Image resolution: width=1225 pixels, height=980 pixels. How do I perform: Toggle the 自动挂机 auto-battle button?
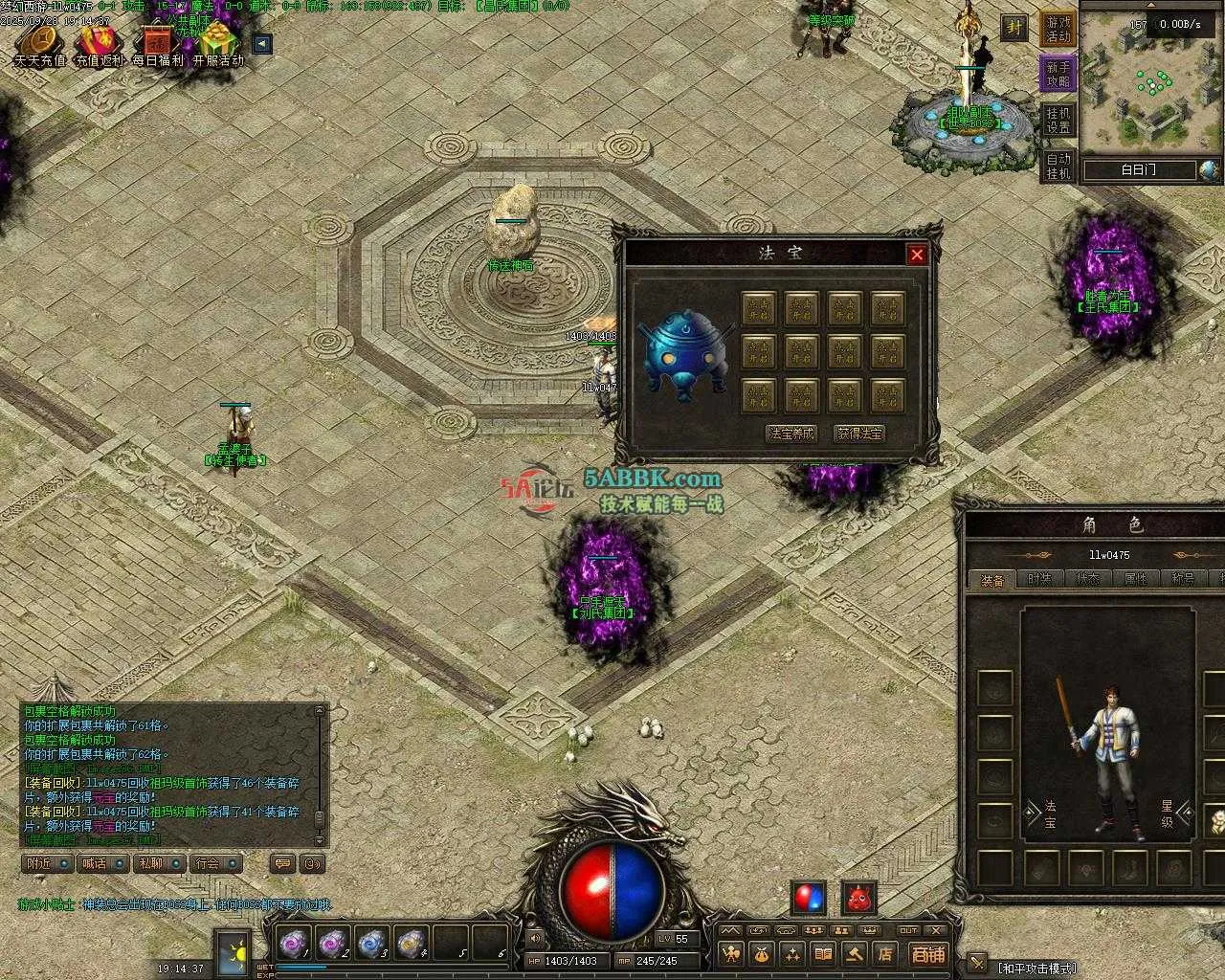(x=1058, y=166)
